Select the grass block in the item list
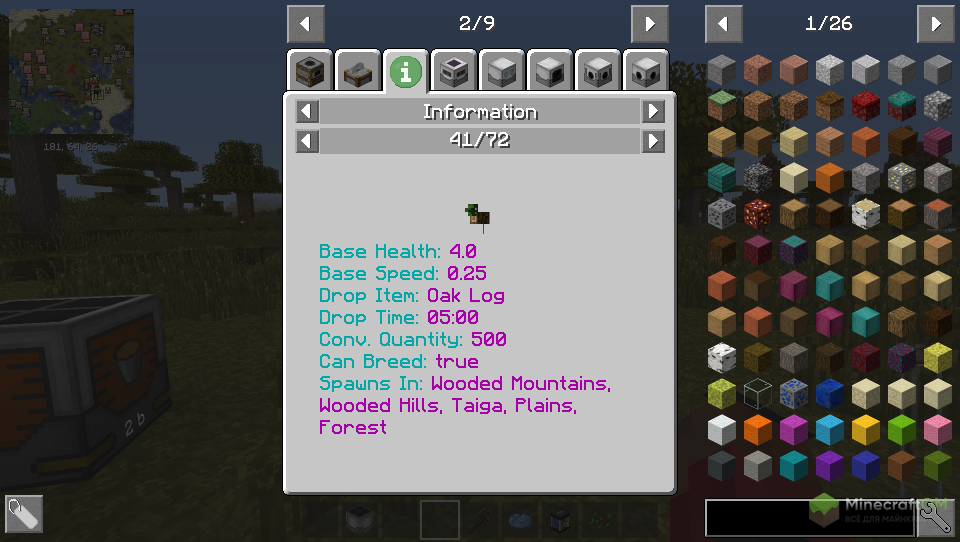This screenshot has width=960, height=542. point(722,105)
